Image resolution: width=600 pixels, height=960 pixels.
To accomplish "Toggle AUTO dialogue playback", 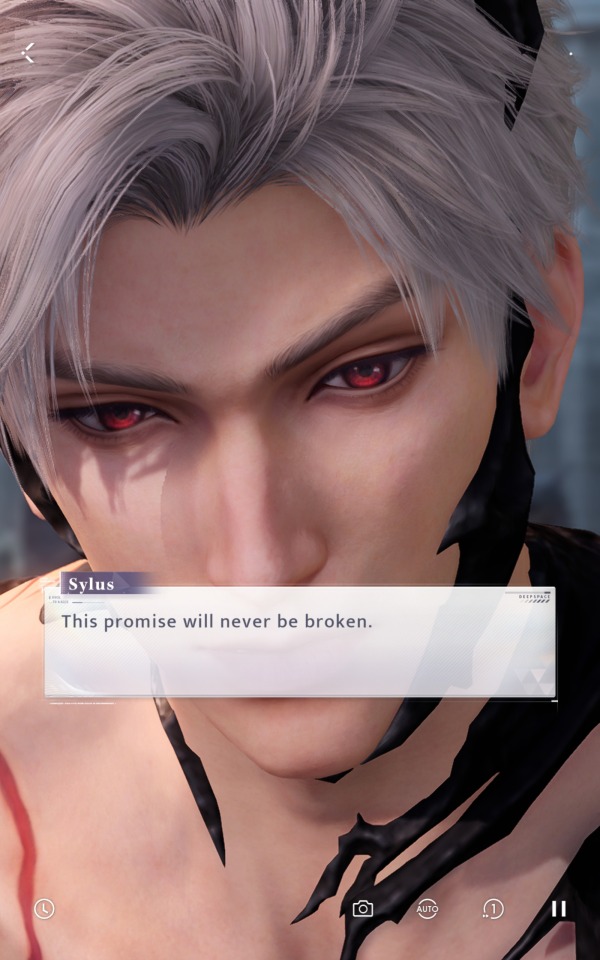I will click(427, 908).
